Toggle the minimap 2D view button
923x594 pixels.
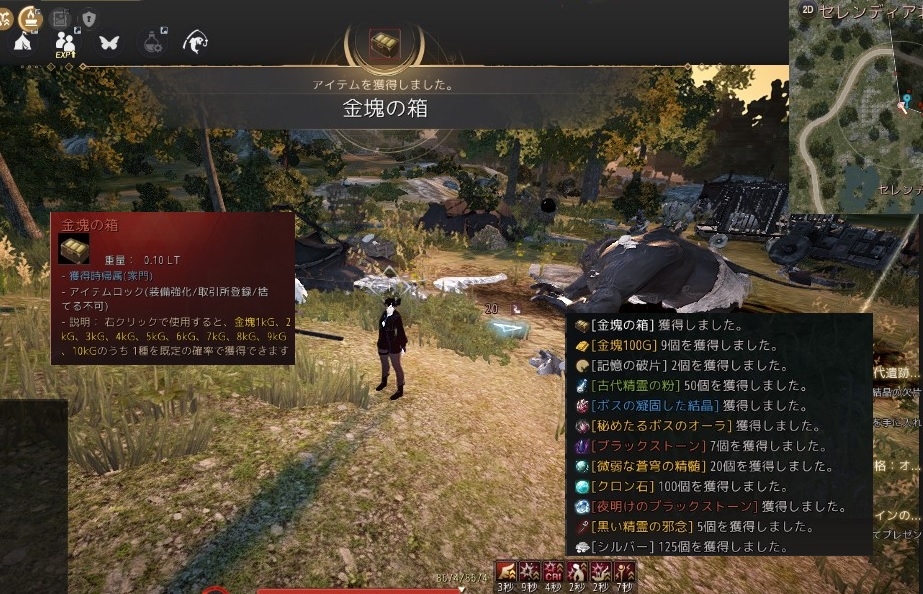point(808,9)
